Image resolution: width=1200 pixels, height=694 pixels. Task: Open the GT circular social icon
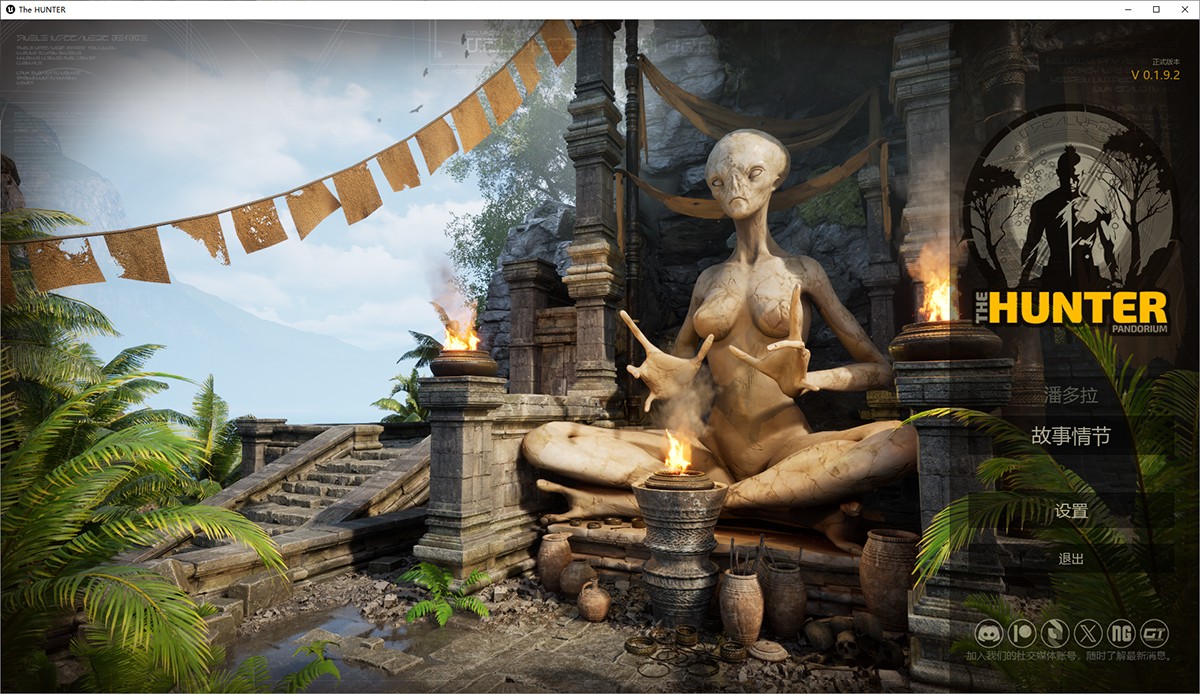tap(1155, 634)
